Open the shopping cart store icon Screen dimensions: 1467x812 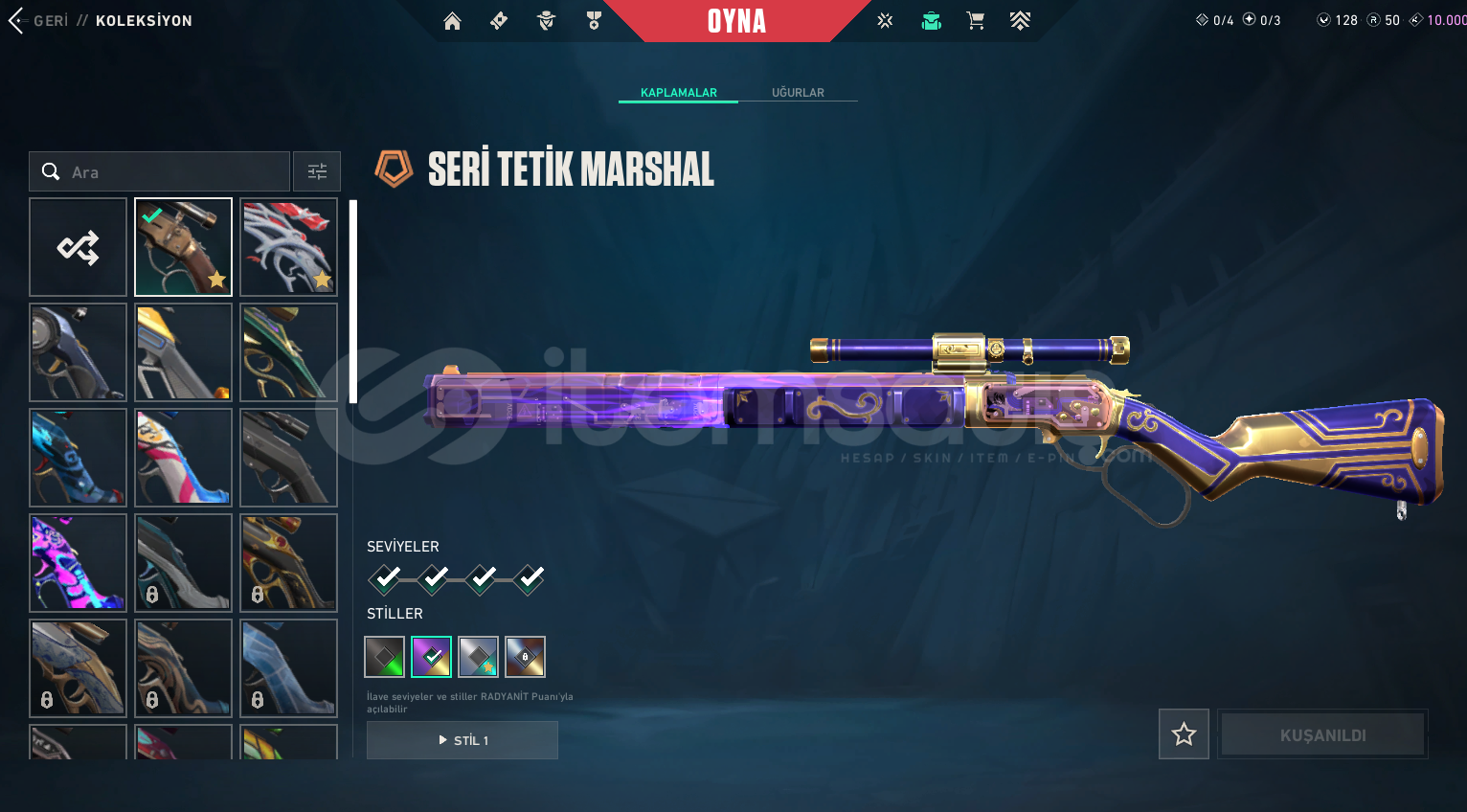pyautogui.click(x=975, y=21)
